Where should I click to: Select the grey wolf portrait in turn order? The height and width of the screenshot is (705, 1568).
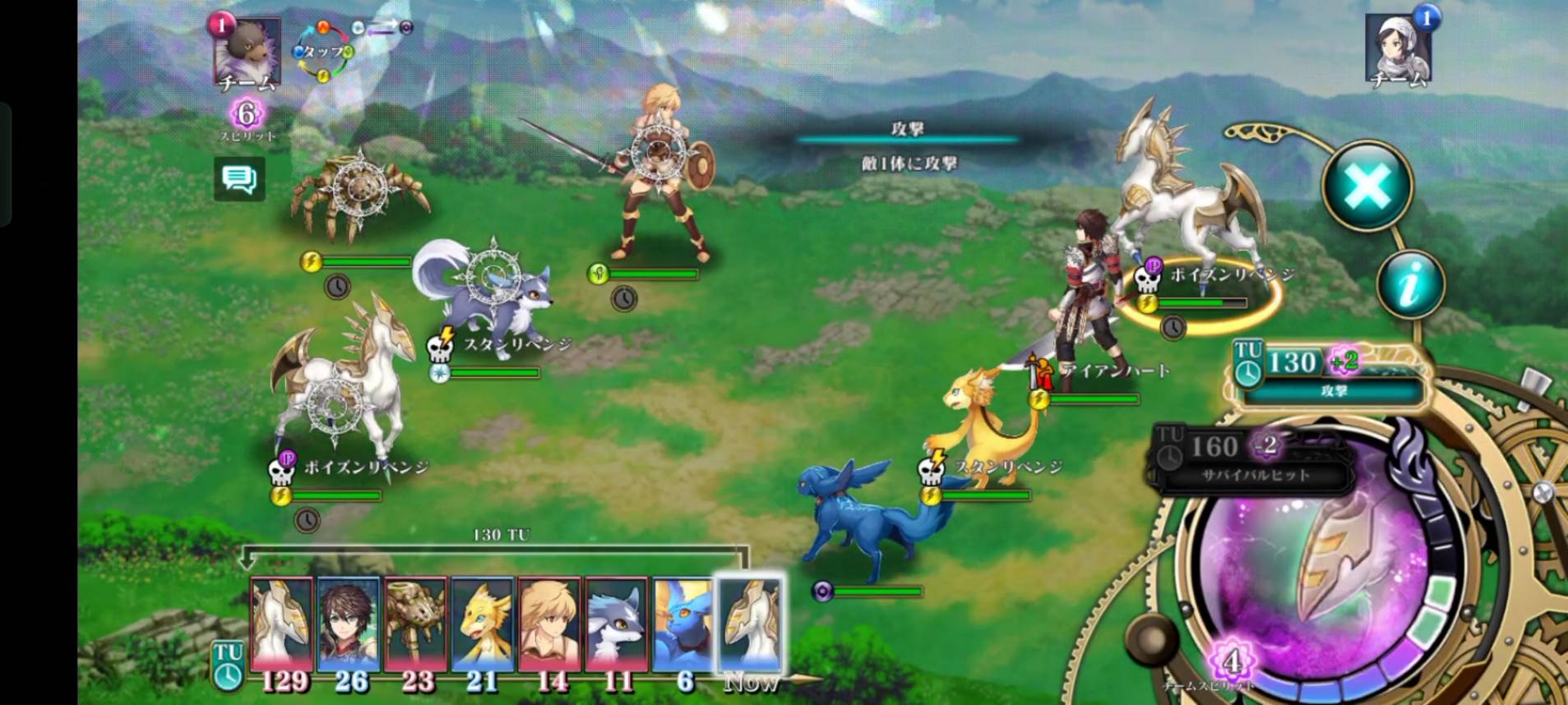pos(617,623)
